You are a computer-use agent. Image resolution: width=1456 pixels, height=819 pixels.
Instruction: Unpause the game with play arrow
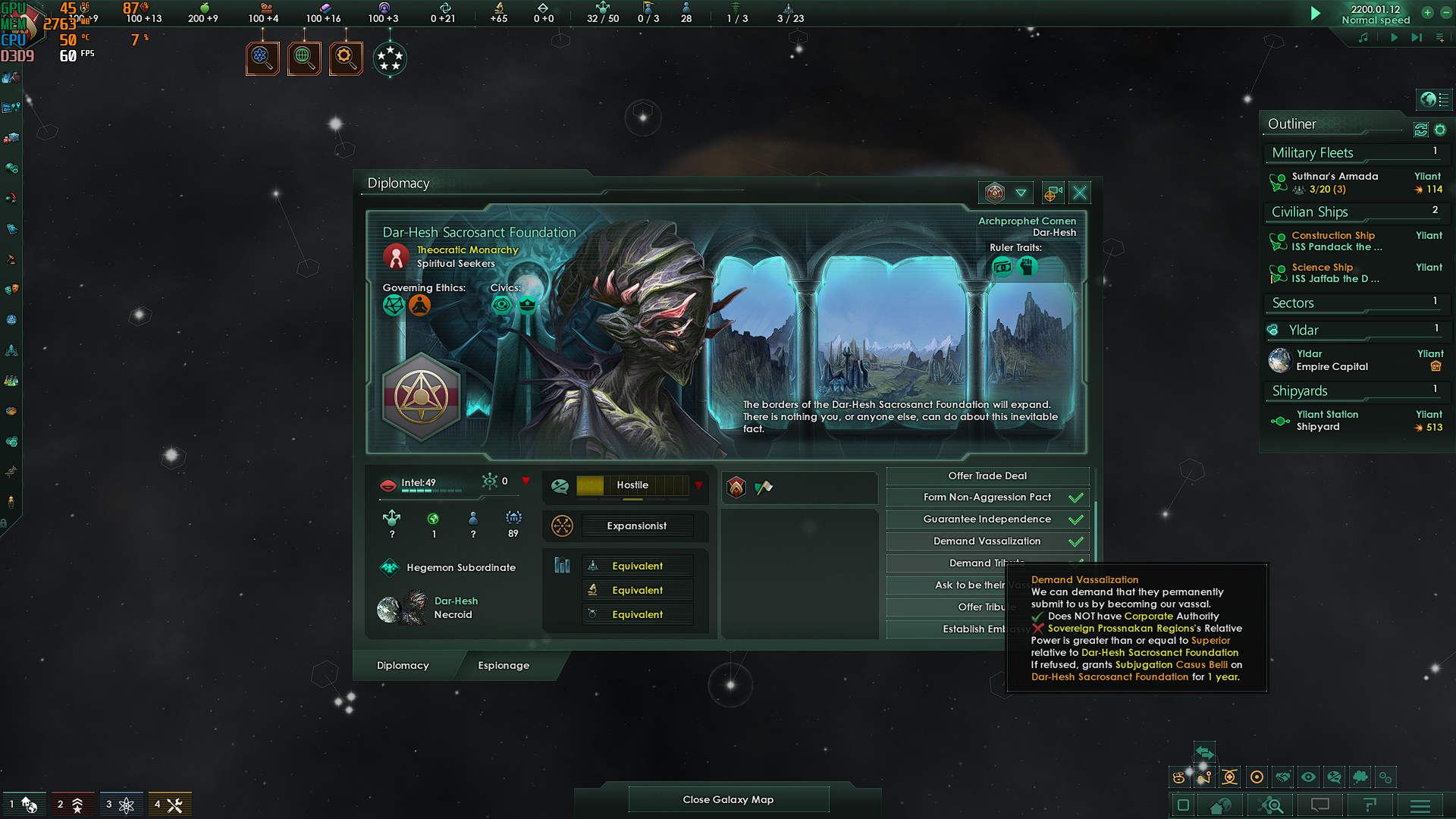pos(1316,14)
